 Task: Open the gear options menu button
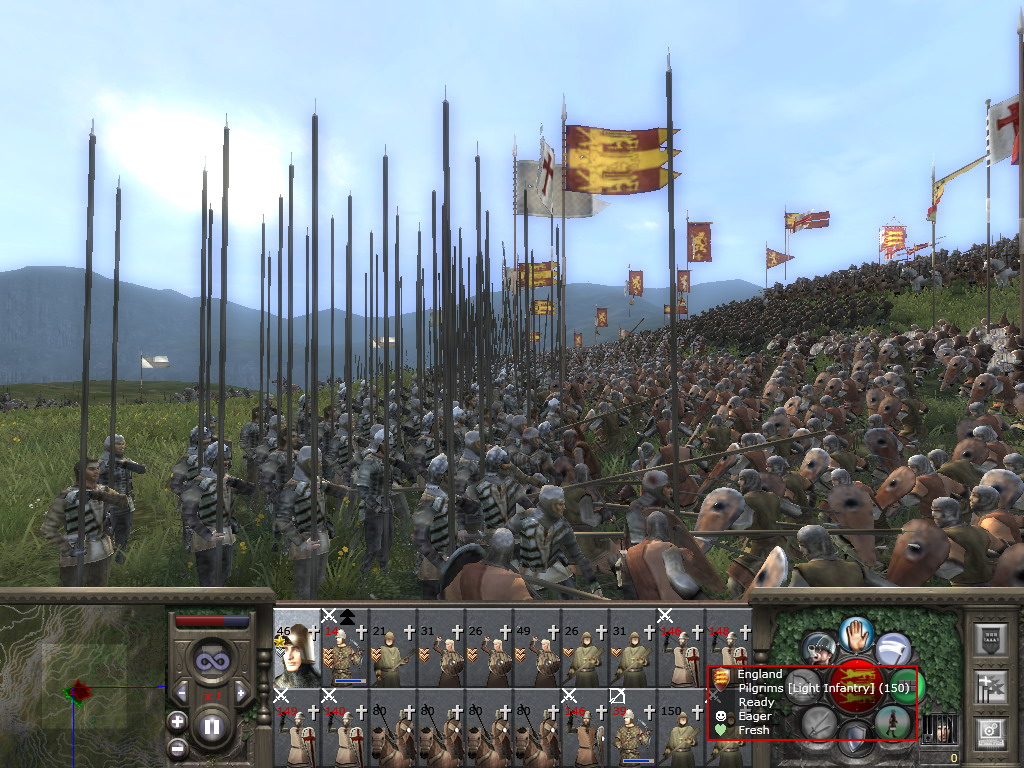click(x=988, y=734)
